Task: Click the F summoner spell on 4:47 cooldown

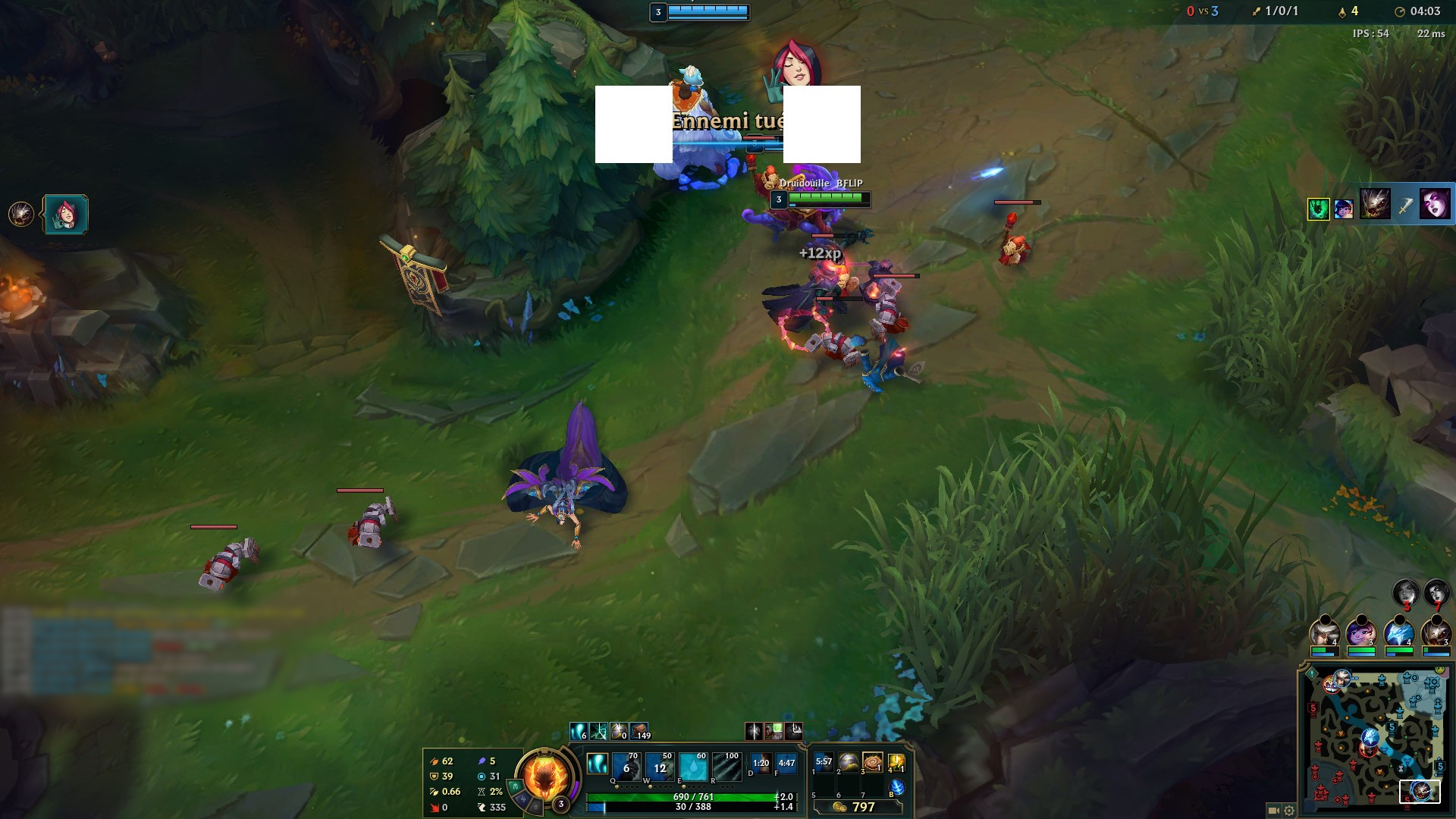Action: pyautogui.click(x=786, y=764)
